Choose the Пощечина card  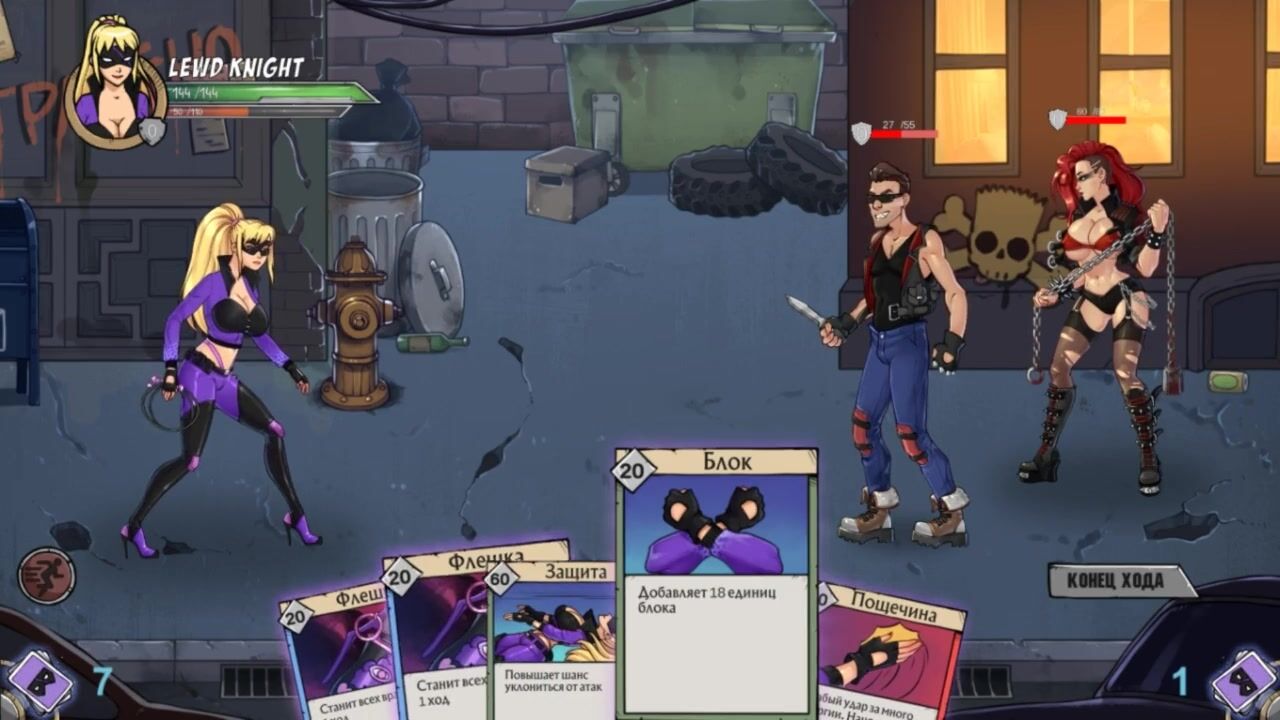(x=890, y=650)
